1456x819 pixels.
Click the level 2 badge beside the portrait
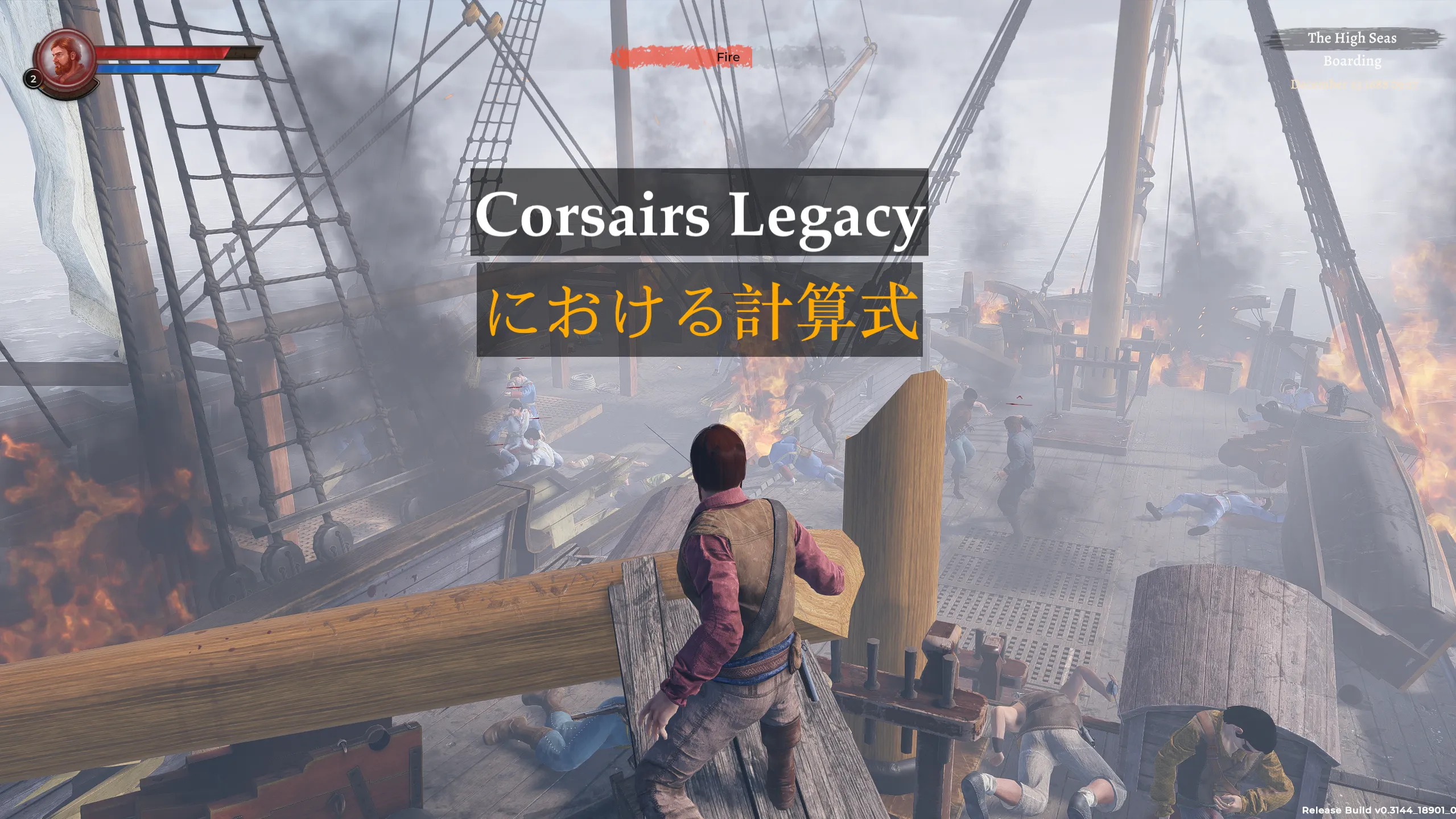tap(32, 77)
